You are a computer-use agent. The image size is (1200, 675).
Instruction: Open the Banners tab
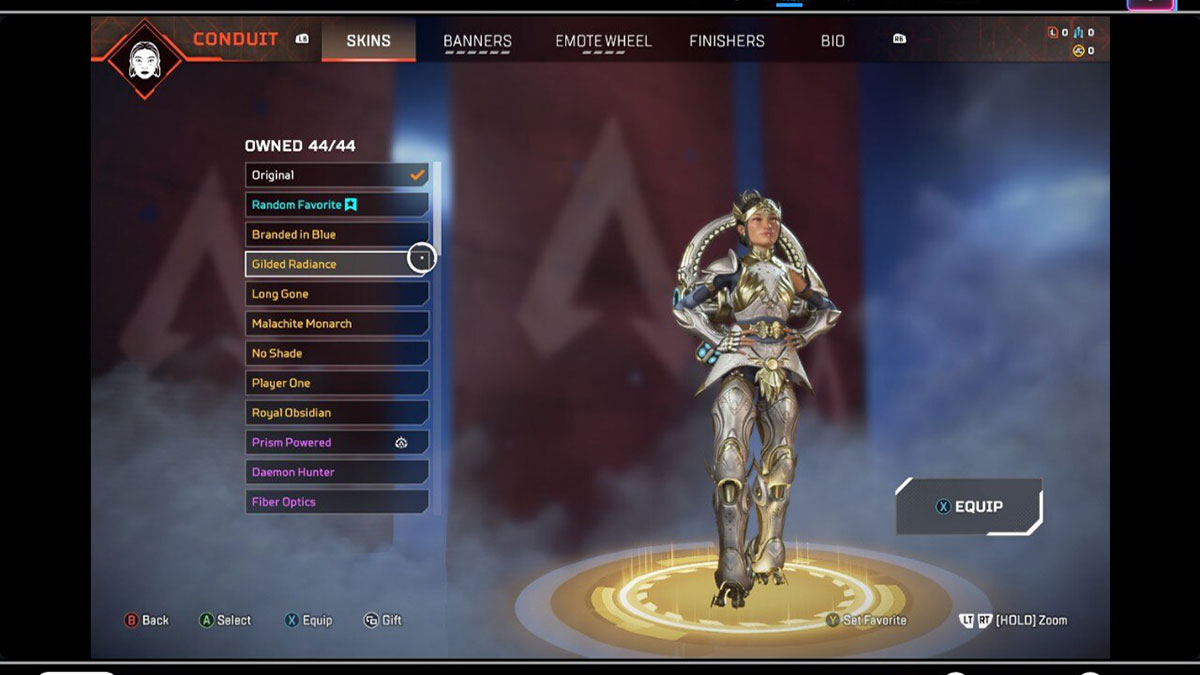point(477,41)
